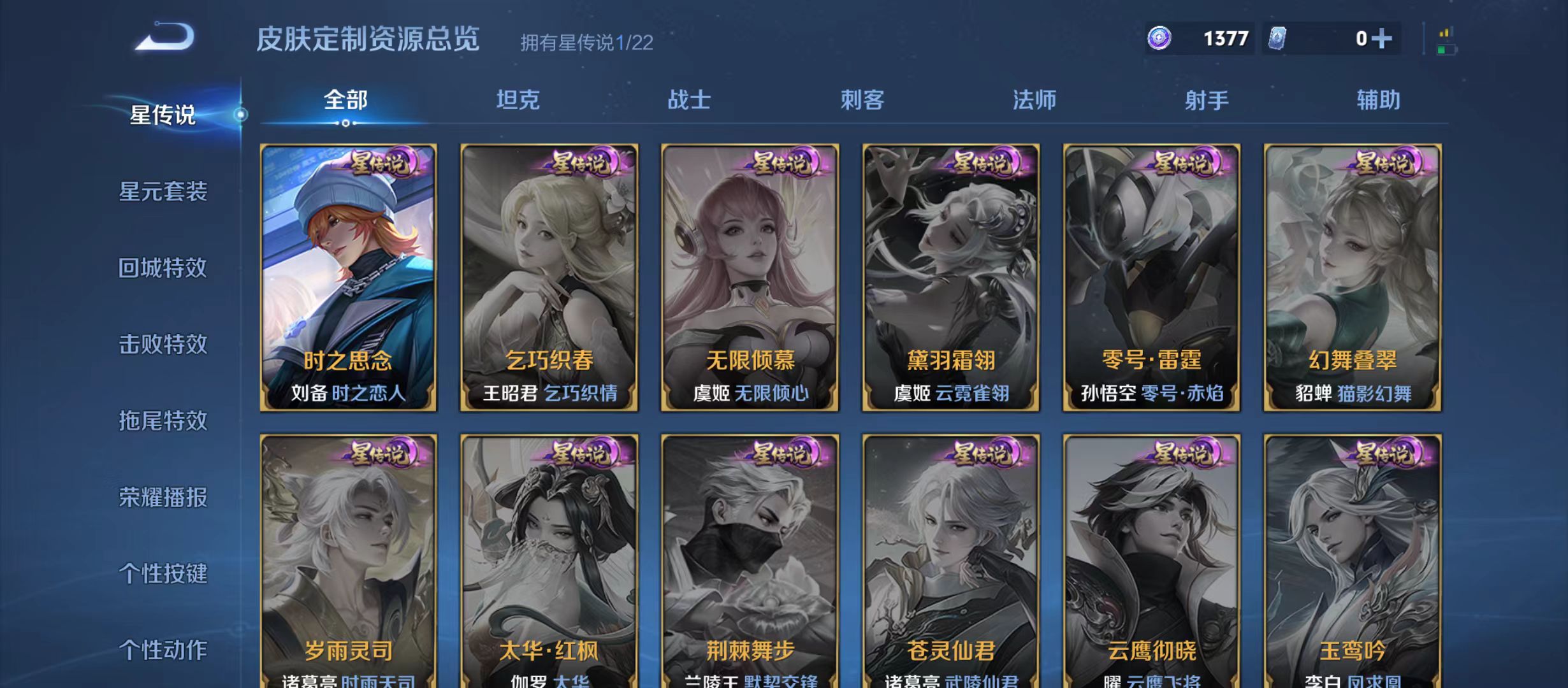Select the 星传说 sidebar category
The height and width of the screenshot is (688, 1568).
pos(163,115)
